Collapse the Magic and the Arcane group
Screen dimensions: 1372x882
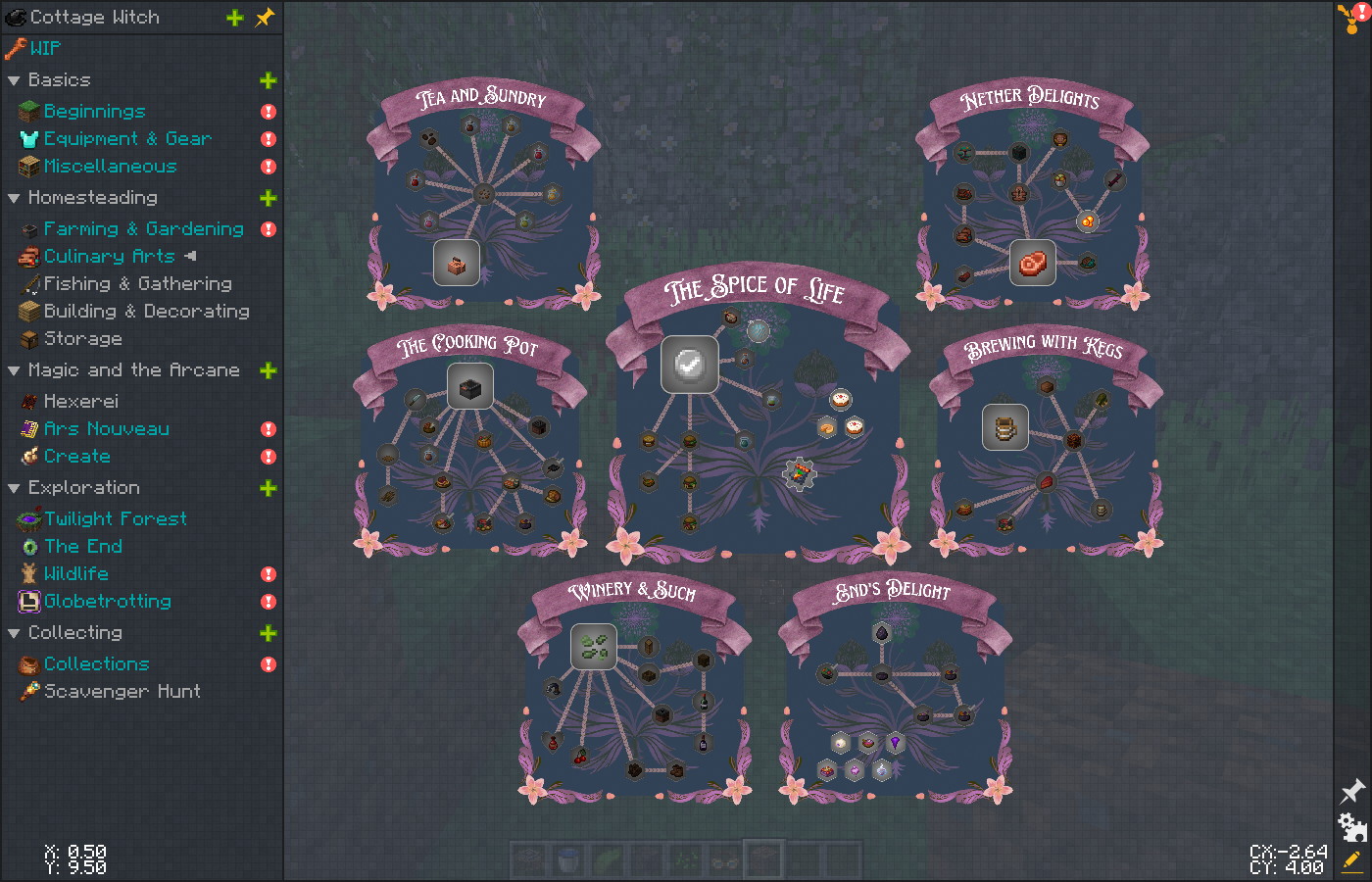13,369
